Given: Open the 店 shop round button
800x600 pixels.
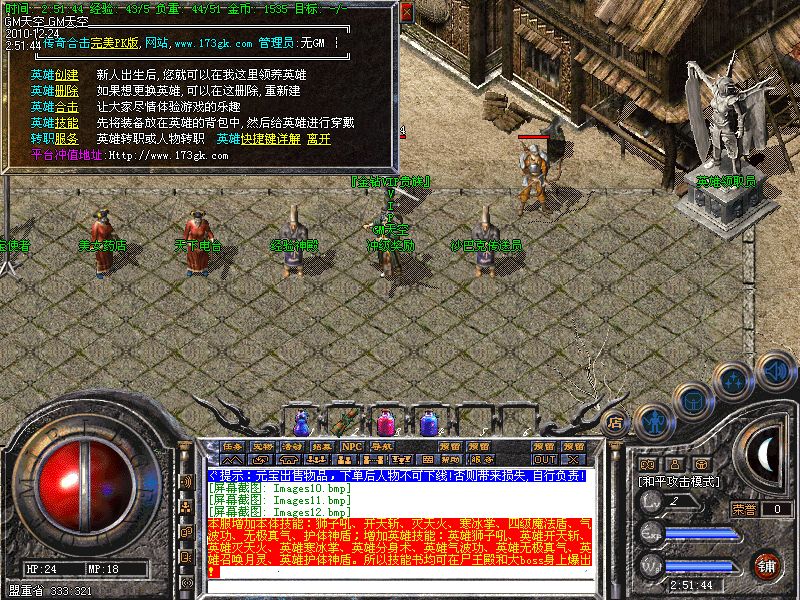Looking at the screenshot, I should pos(616,422).
